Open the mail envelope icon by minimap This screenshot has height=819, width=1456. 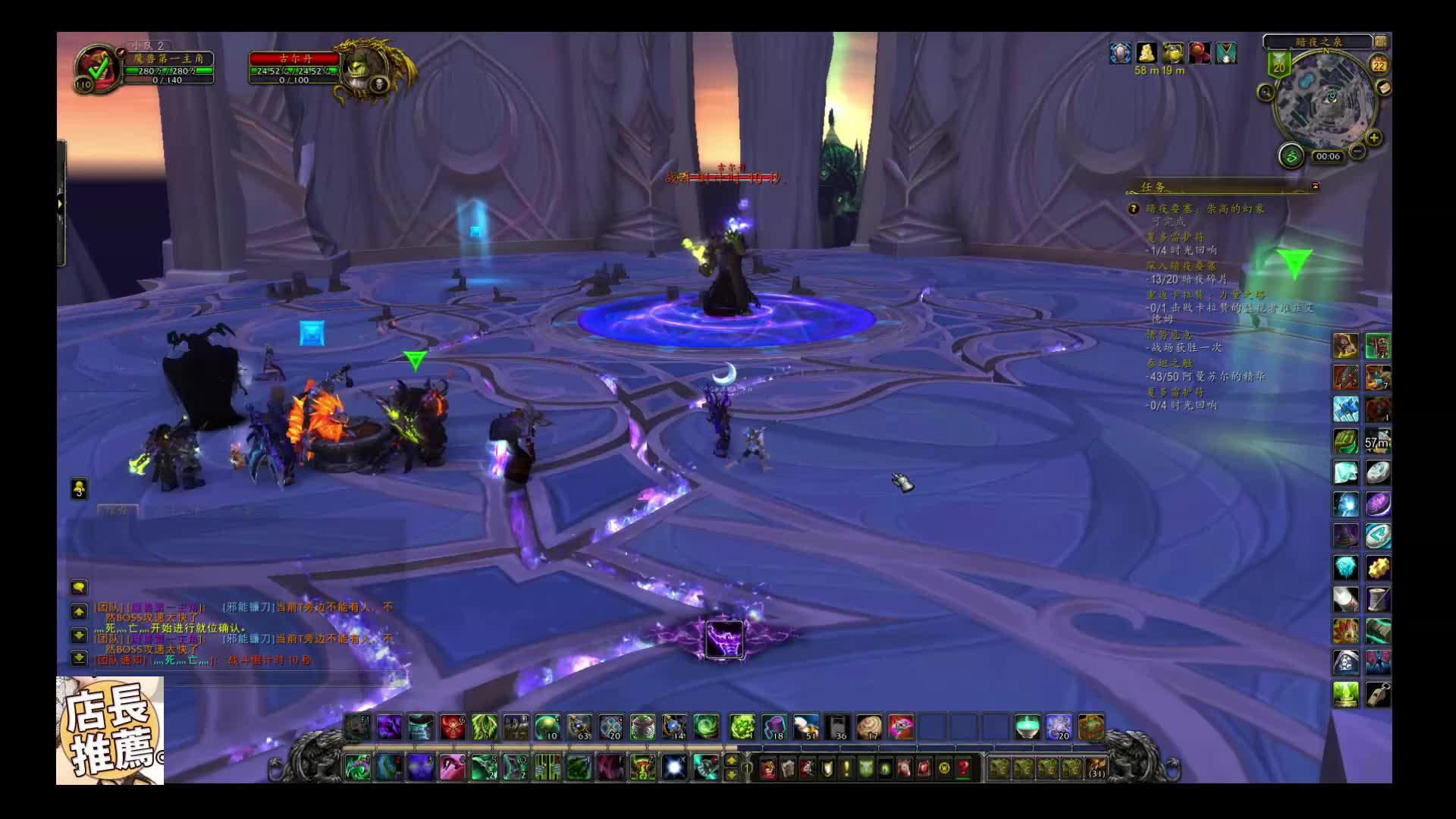[1385, 88]
